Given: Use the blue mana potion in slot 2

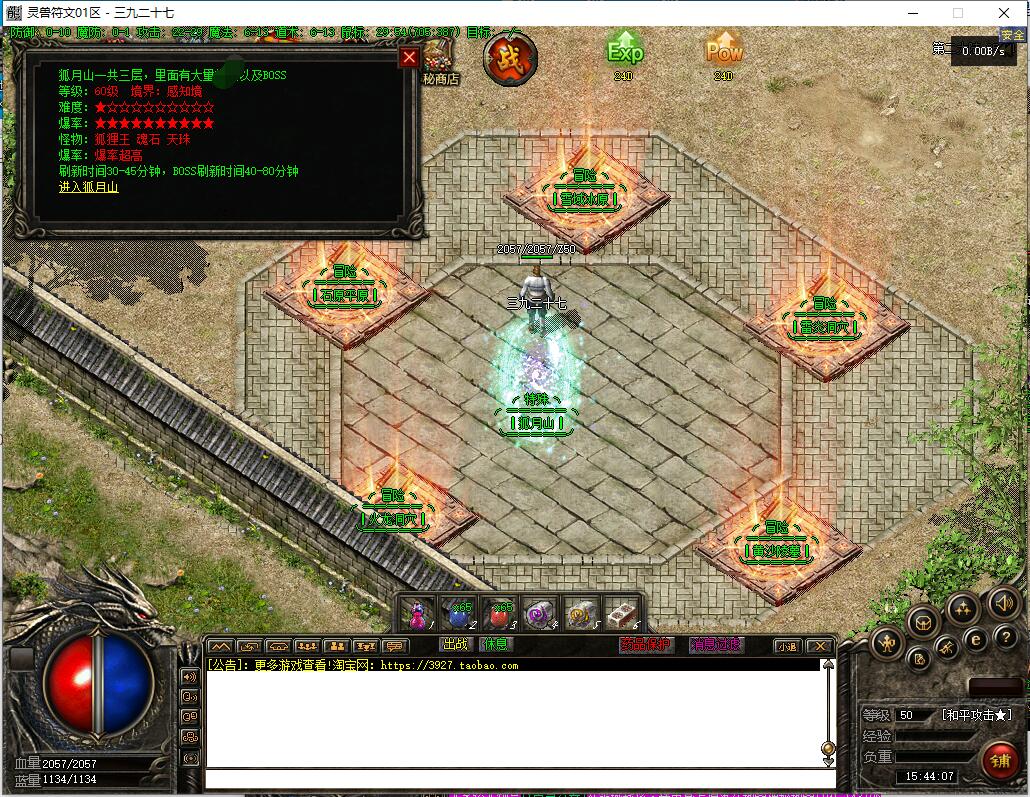Looking at the screenshot, I should click(460, 614).
